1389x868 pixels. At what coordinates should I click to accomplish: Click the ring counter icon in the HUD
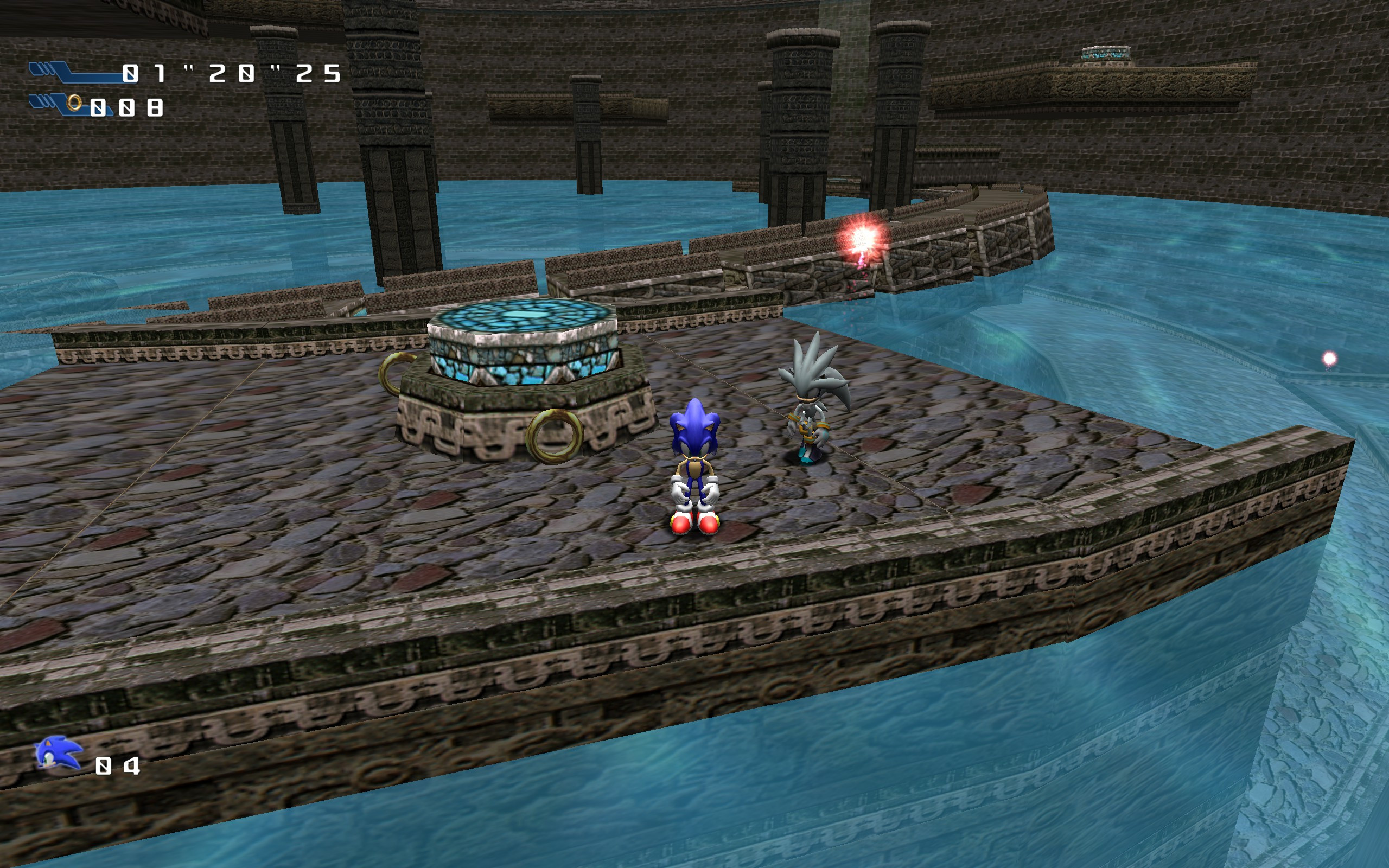pyautogui.click(x=75, y=106)
